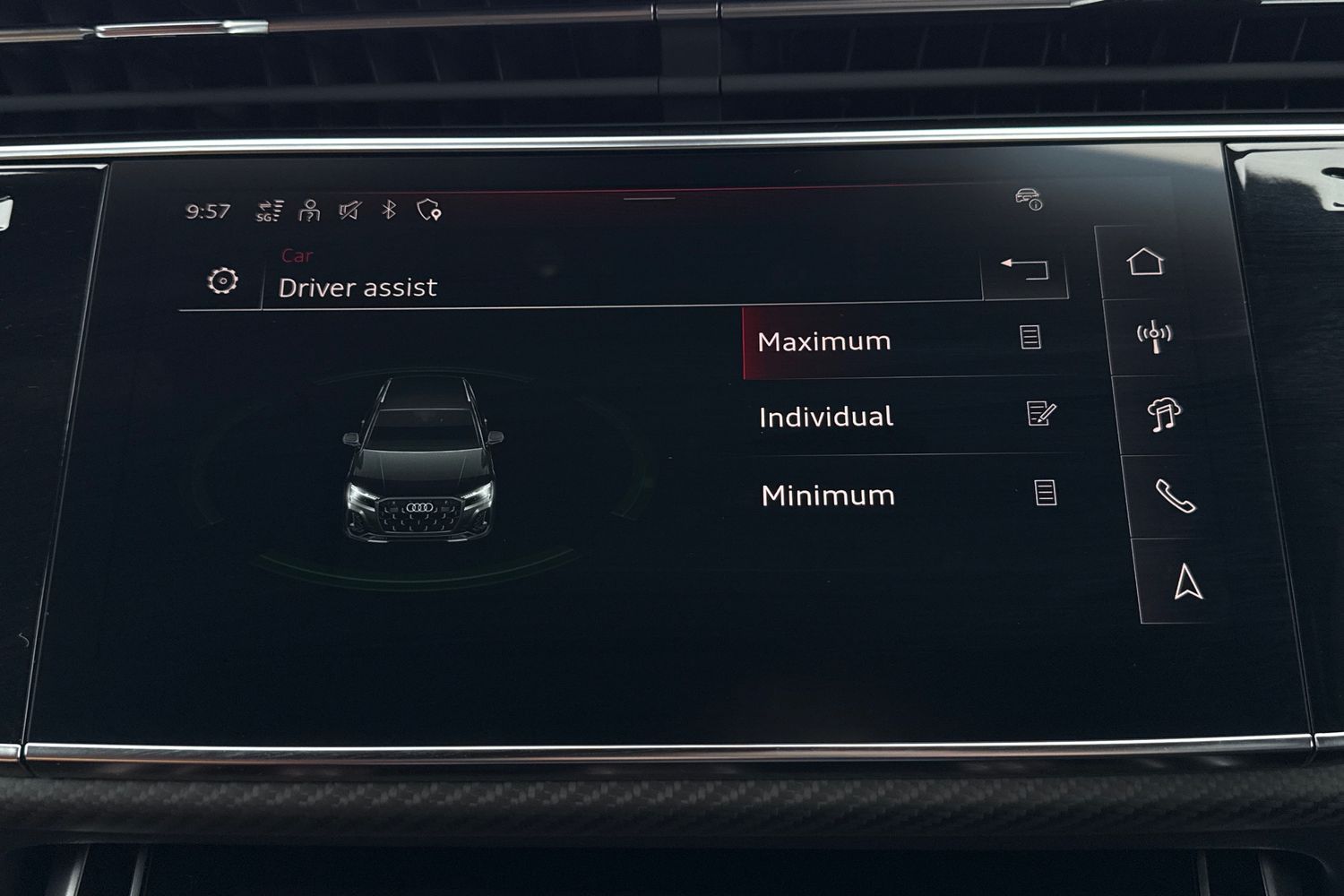The width and height of the screenshot is (1344, 896).
Task: Select the Car breadcrumb label
Action: [x=297, y=255]
